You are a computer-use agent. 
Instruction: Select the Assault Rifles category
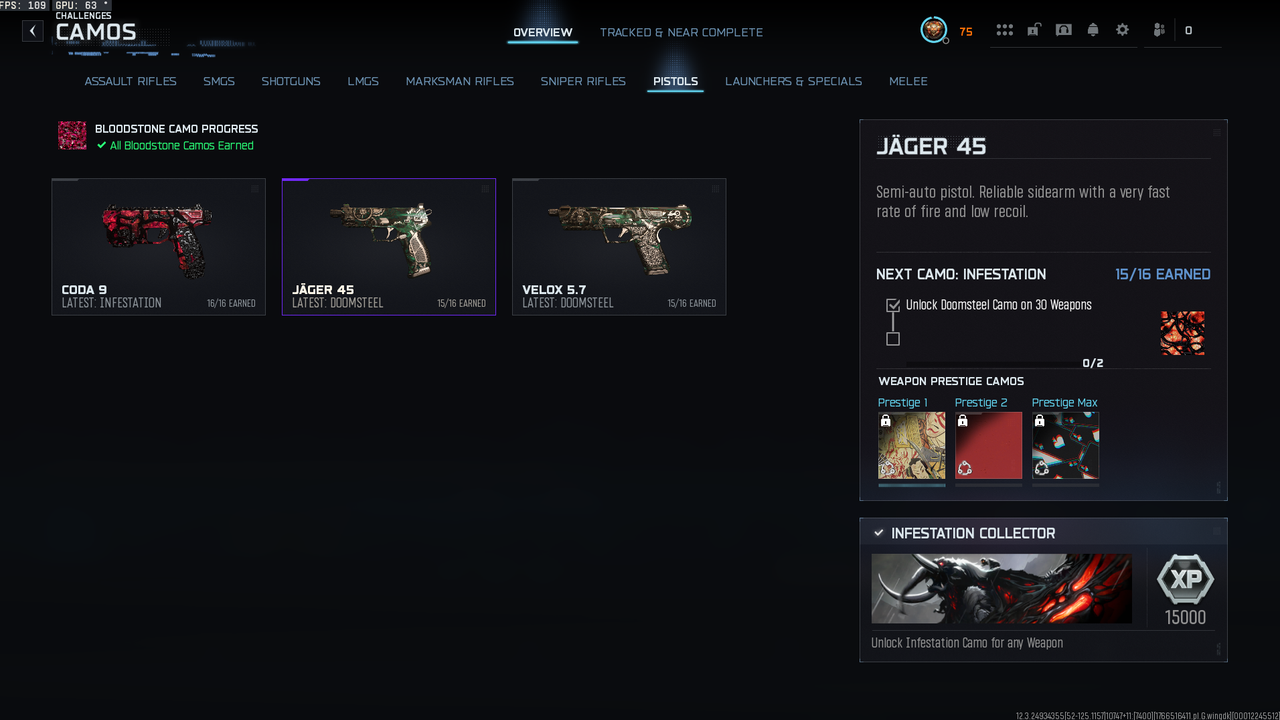click(x=130, y=81)
